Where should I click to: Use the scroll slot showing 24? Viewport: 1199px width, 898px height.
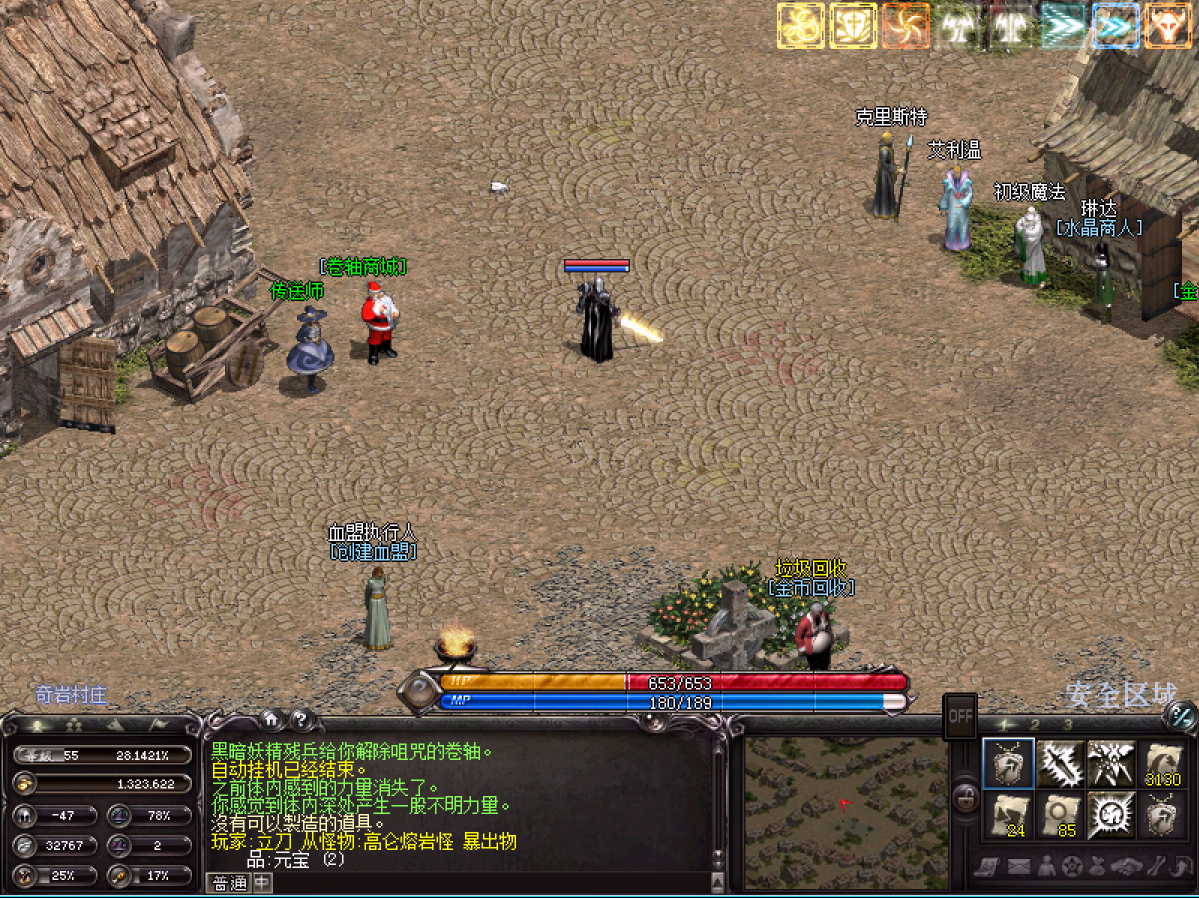1008,815
